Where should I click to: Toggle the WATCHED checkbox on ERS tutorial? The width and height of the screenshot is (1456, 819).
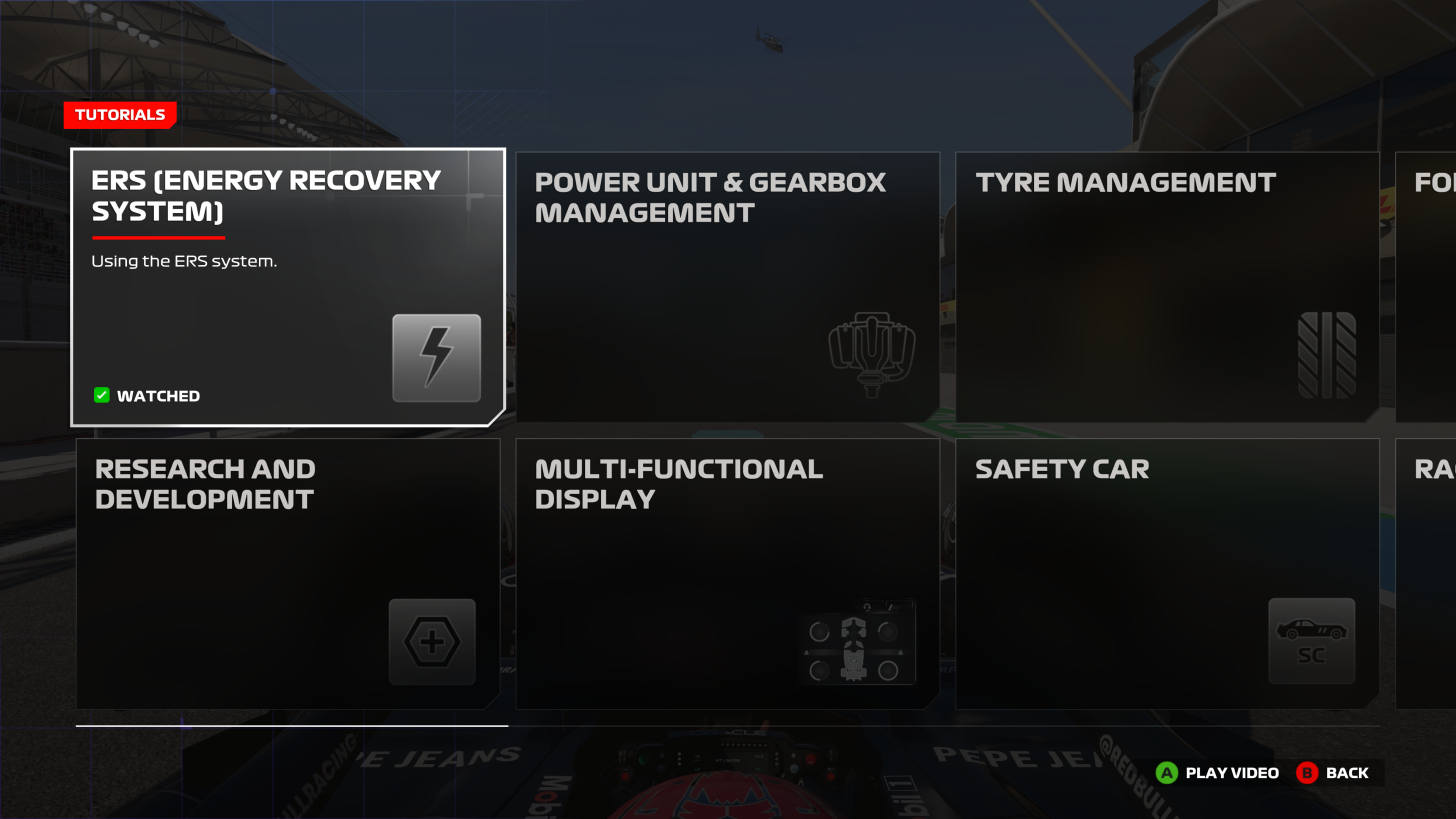tap(101, 395)
